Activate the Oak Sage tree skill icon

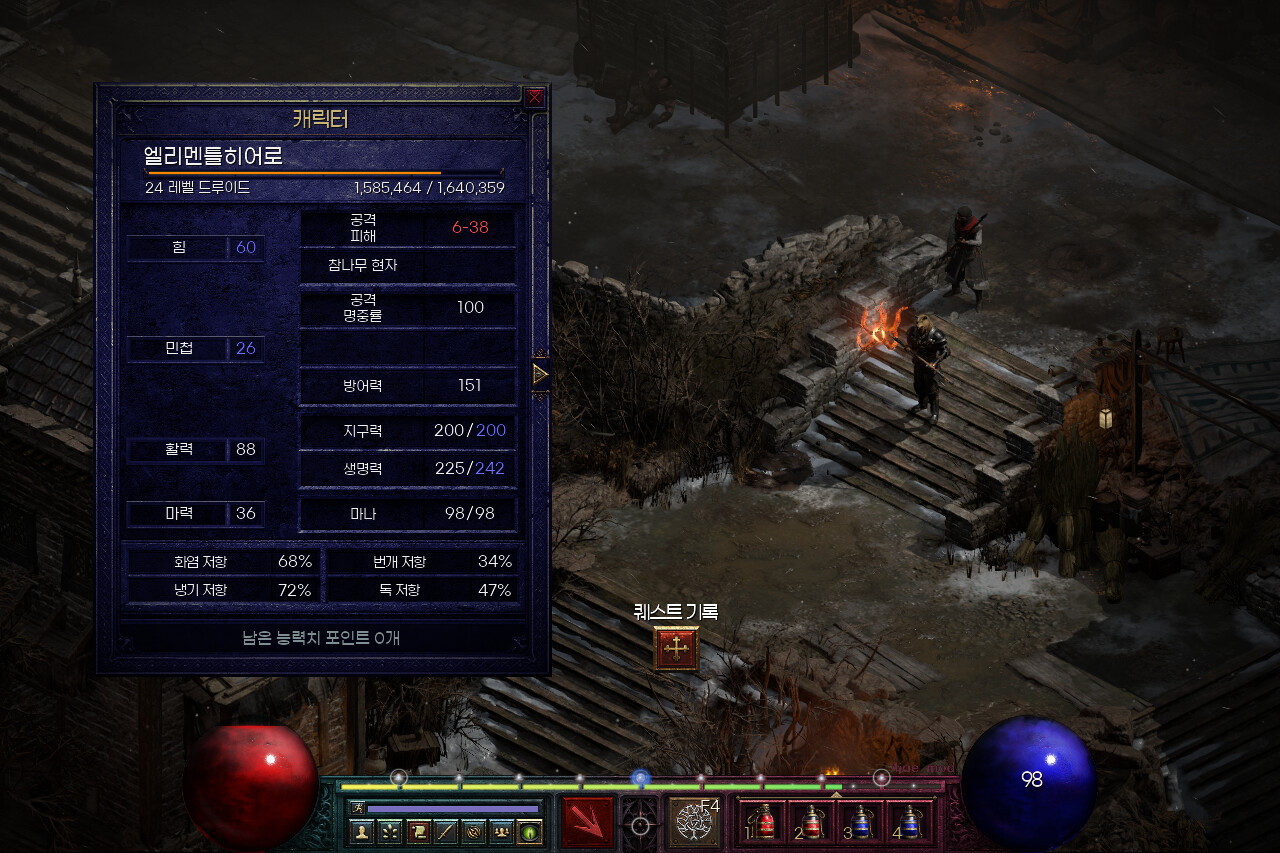coord(693,822)
